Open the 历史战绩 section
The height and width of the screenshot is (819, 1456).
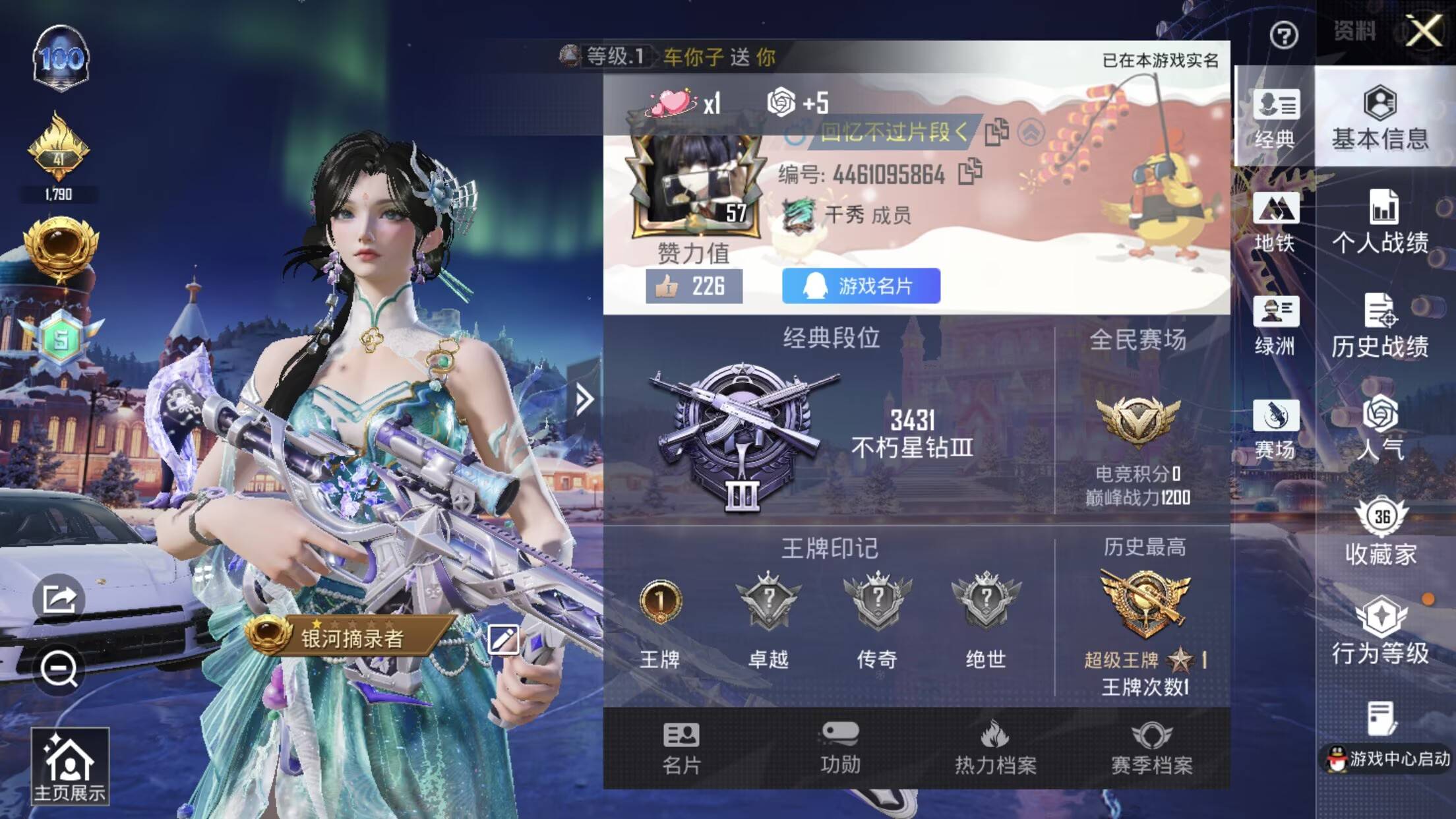point(1380,326)
